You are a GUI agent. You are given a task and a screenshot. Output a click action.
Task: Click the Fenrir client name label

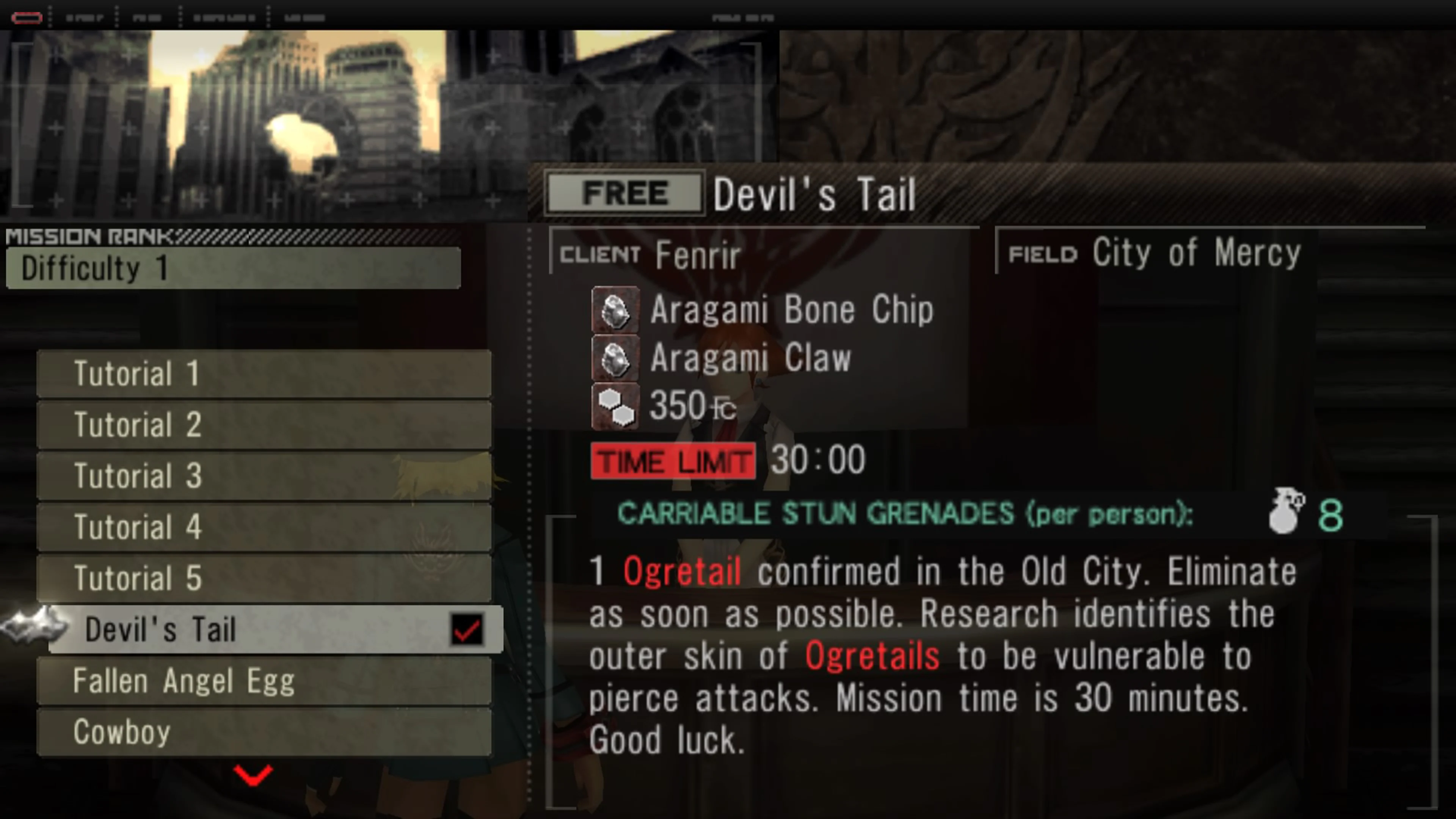click(x=698, y=255)
